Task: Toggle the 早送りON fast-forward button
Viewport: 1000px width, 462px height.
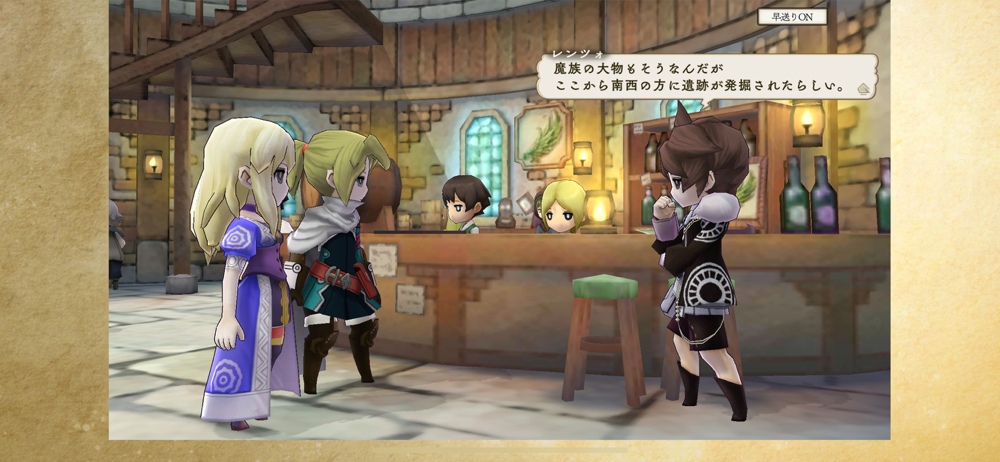Action: (790, 16)
